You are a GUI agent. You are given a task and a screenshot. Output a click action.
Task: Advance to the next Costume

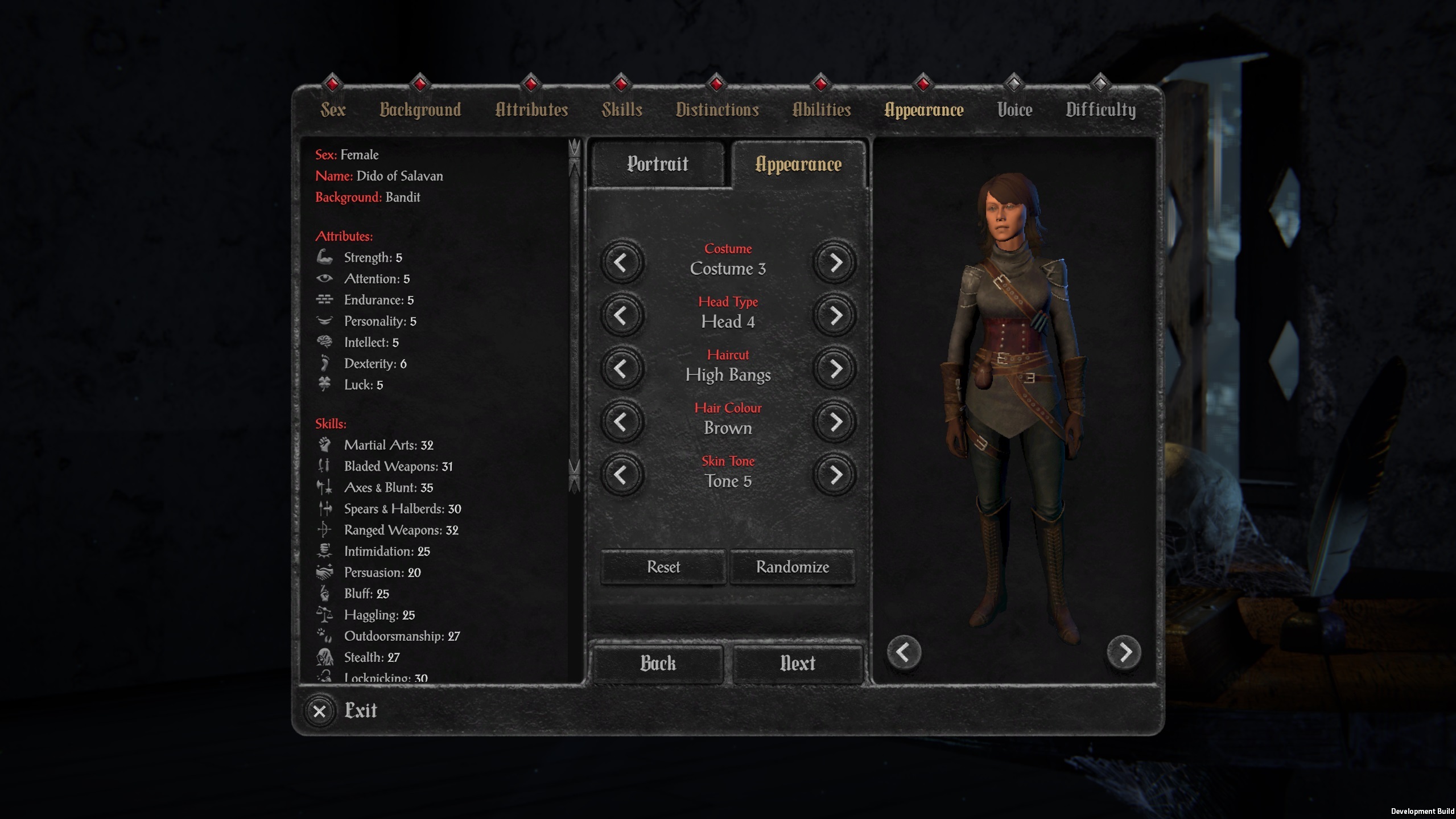tap(835, 262)
